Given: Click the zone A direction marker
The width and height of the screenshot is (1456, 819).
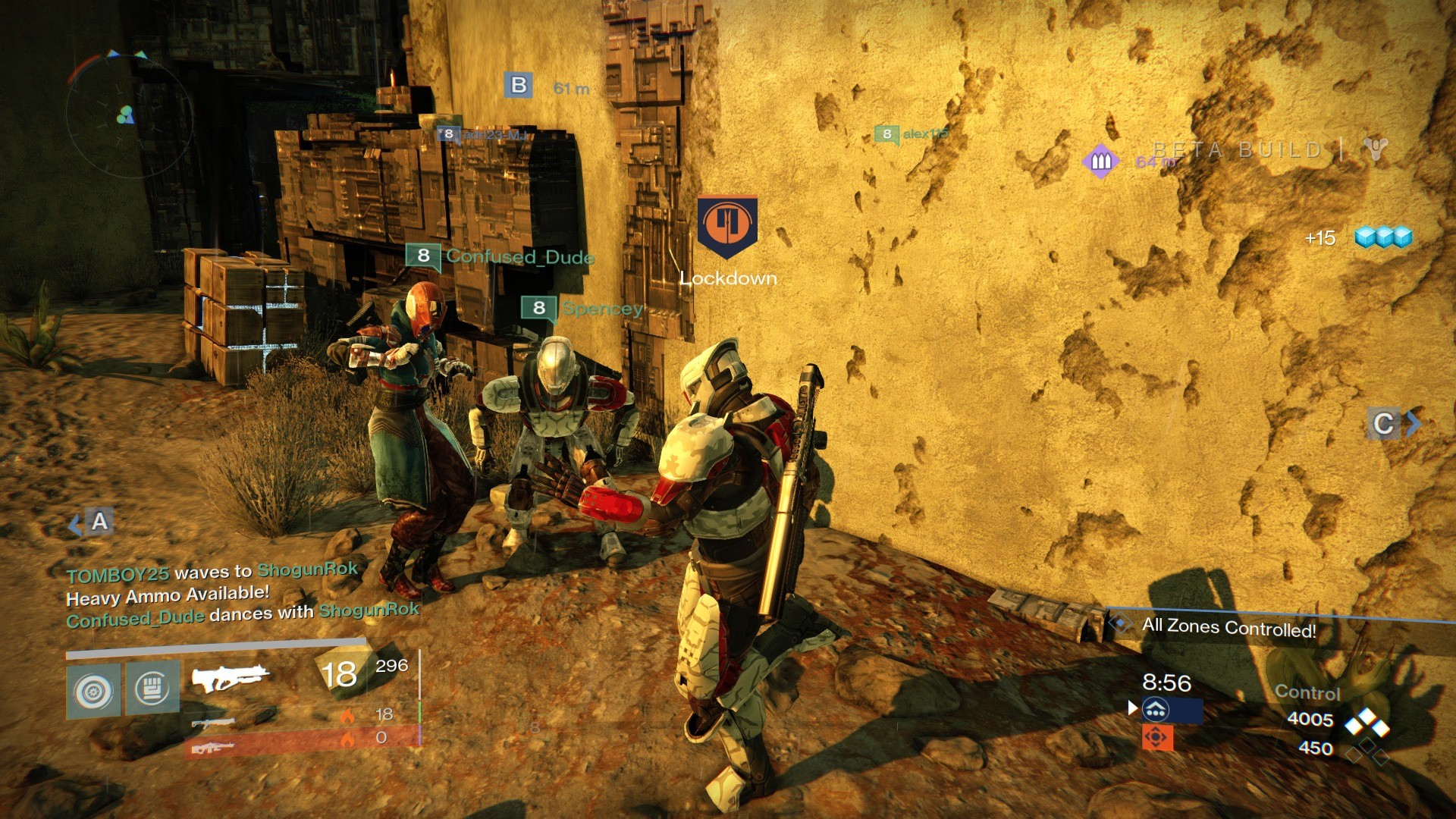Looking at the screenshot, I should pyautogui.click(x=94, y=522).
